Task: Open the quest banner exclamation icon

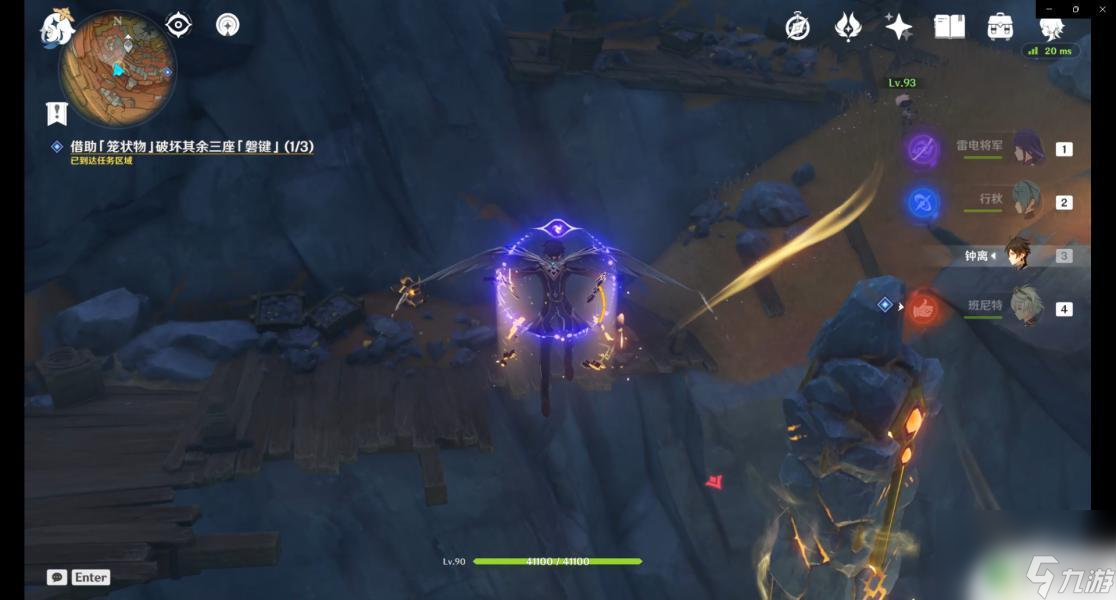Action: coord(56,113)
